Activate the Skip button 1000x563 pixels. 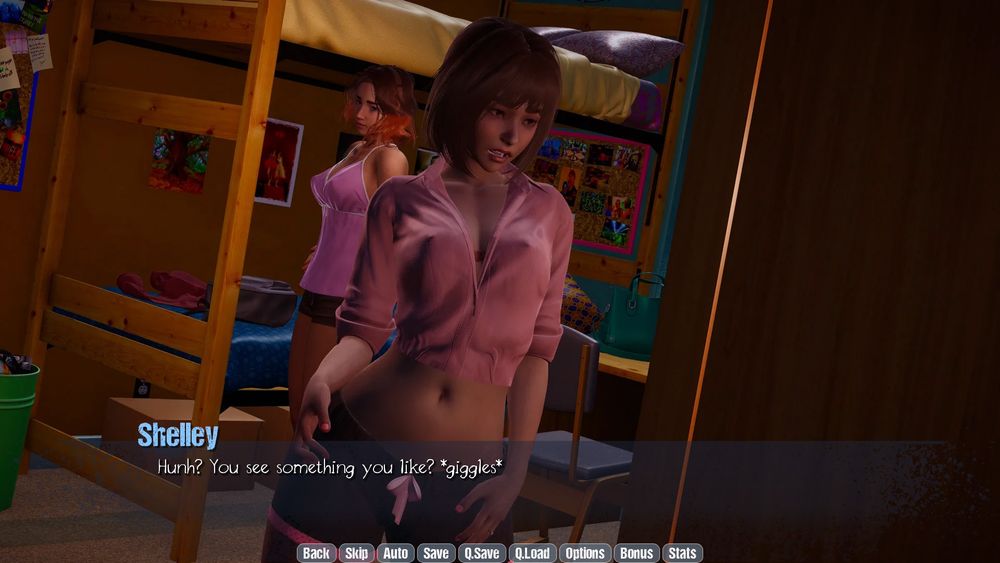tap(355, 553)
